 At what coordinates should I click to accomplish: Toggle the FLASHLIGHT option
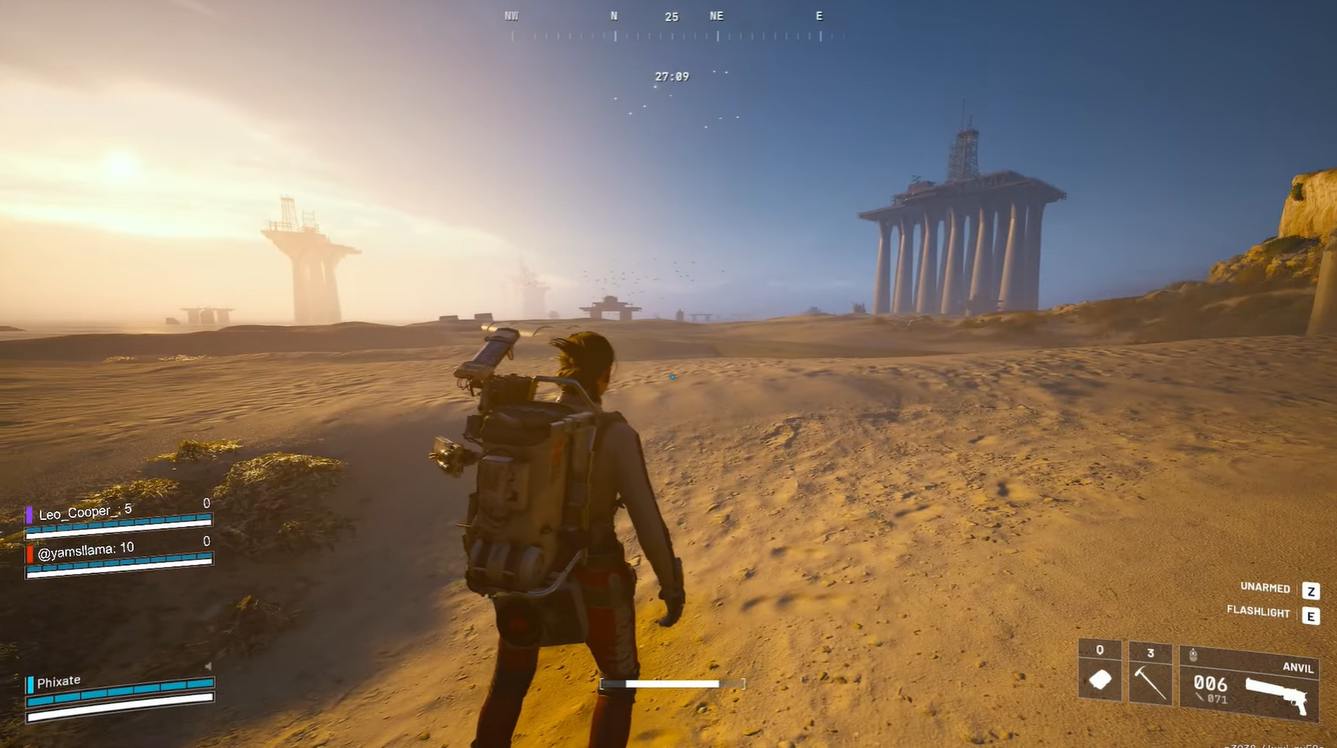[x=1257, y=611]
